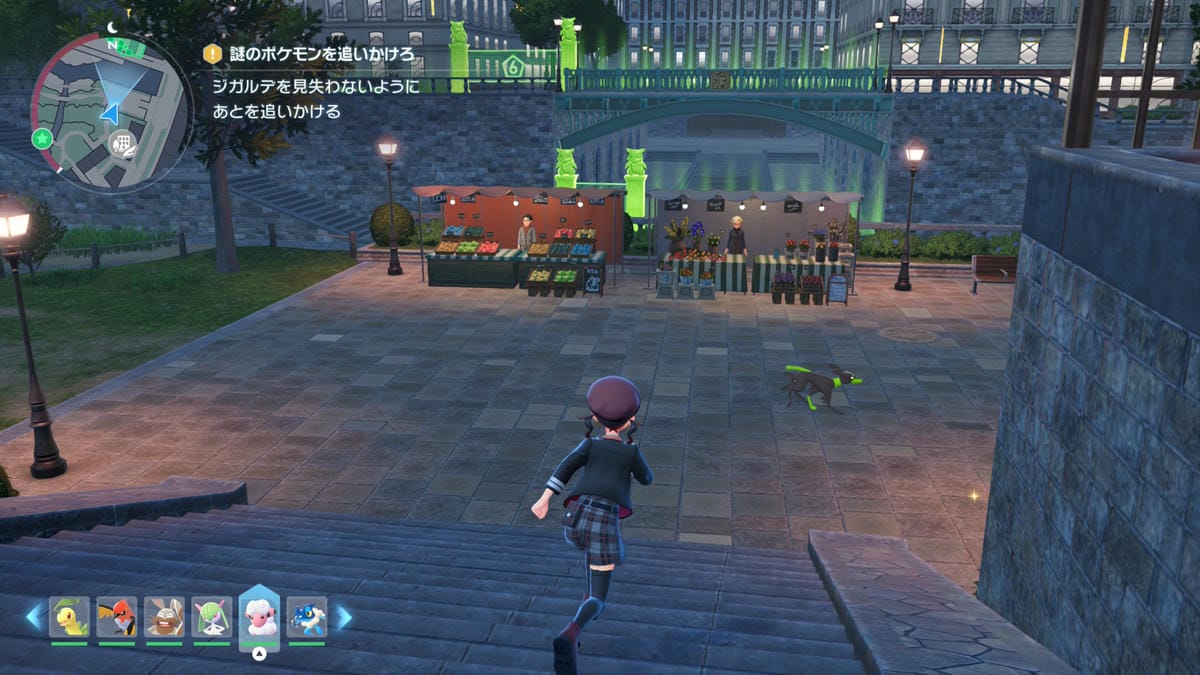1200x675 pixels.
Task: Click the party bar's left arrow
Action: tap(34, 617)
